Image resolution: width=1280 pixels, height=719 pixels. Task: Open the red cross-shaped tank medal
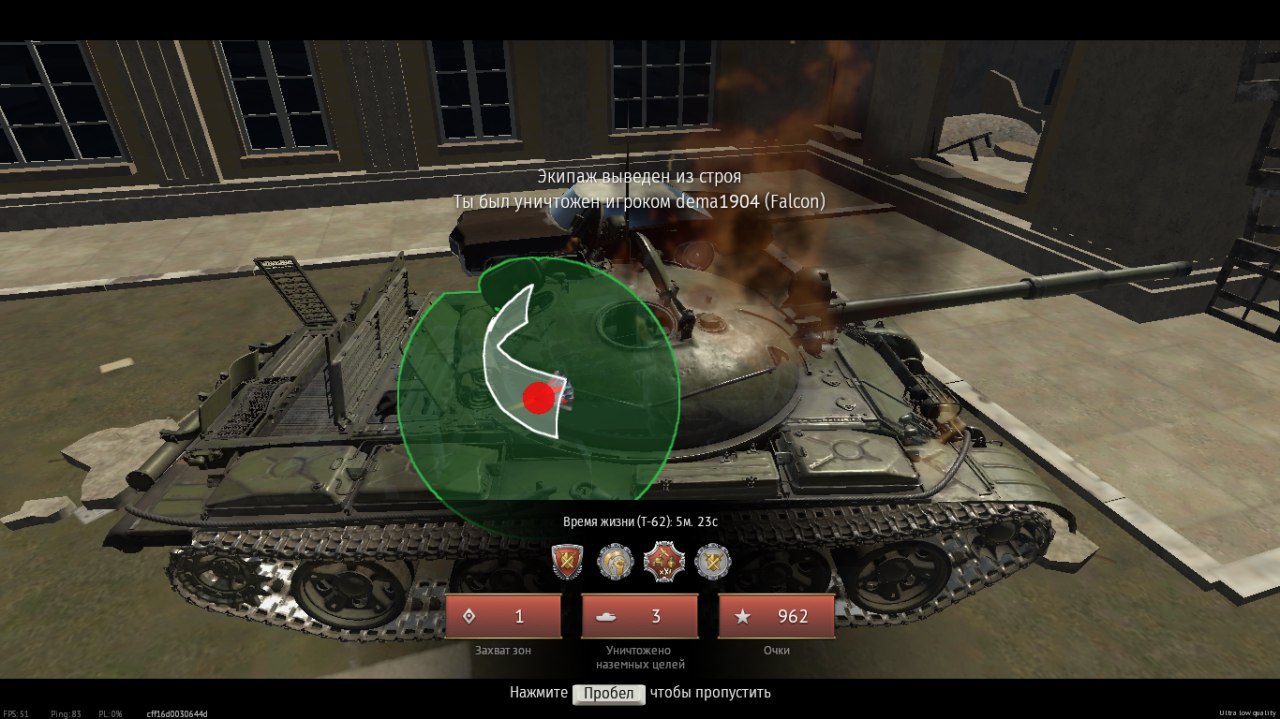[x=662, y=562]
